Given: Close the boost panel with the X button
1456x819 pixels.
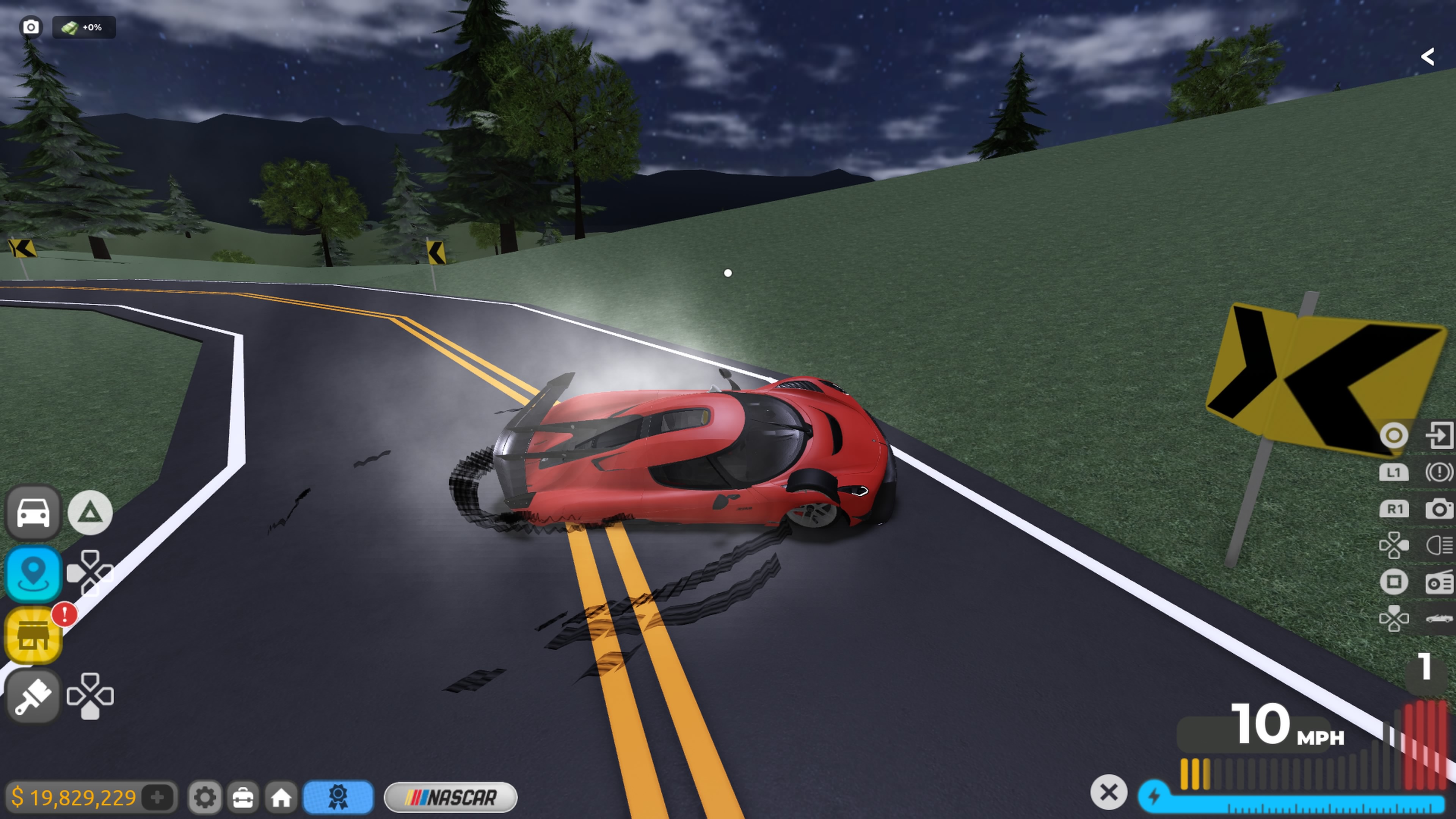Looking at the screenshot, I should click(1108, 792).
